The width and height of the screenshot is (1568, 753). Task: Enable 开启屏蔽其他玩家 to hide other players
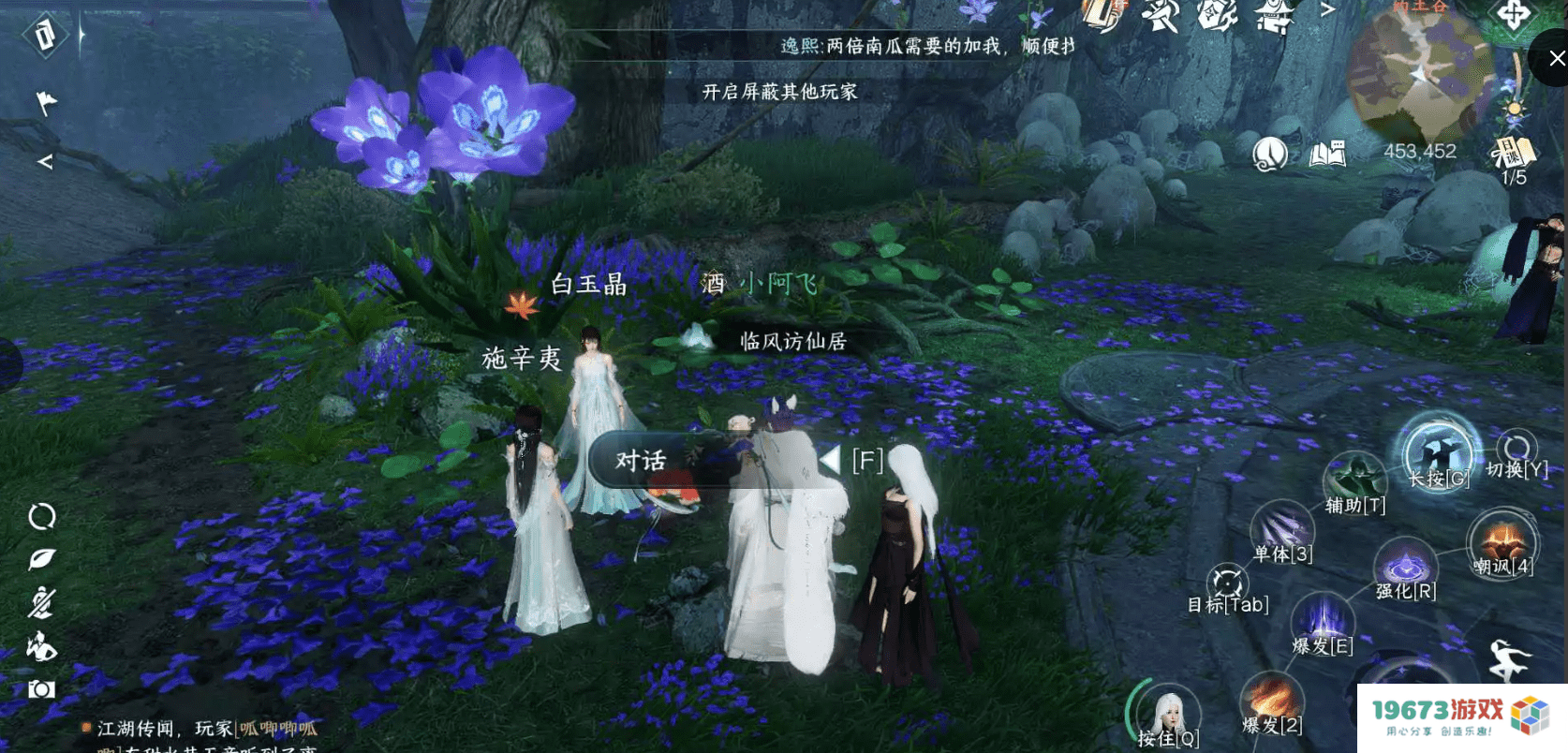779,92
